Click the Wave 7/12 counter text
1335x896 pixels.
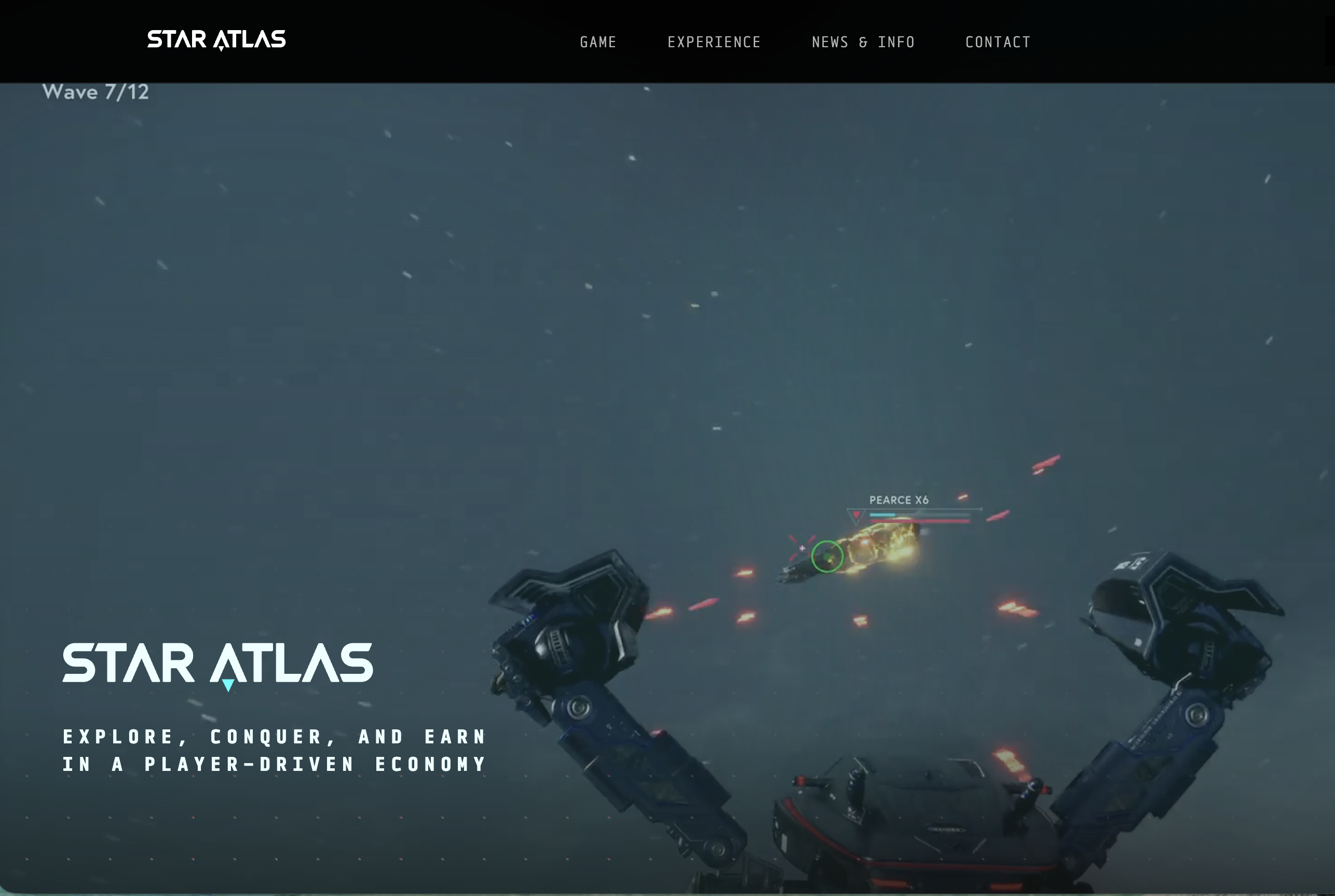pyautogui.click(x=96, y=91)
